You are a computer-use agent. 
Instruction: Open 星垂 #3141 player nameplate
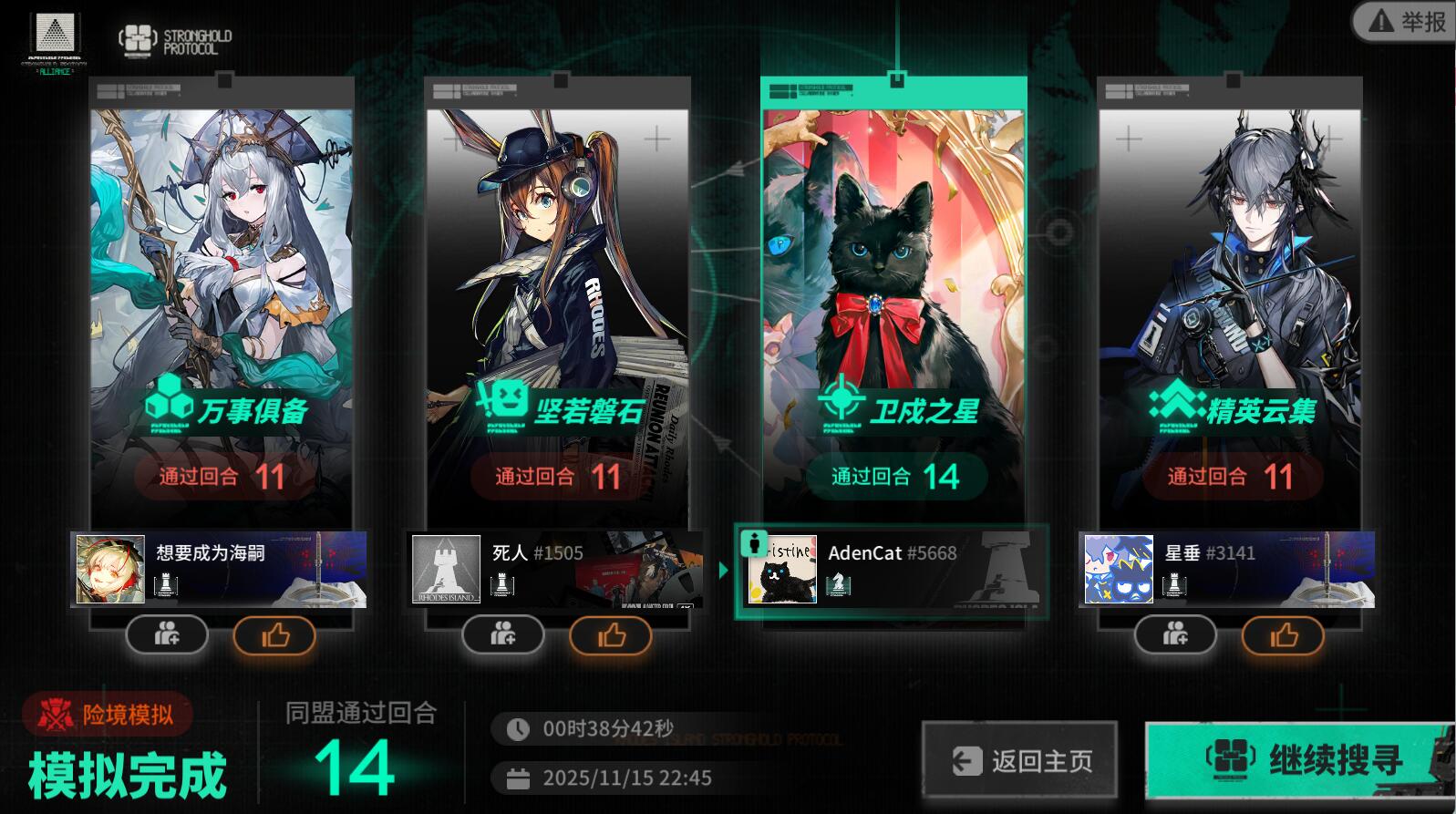(x=1227, y=570)
